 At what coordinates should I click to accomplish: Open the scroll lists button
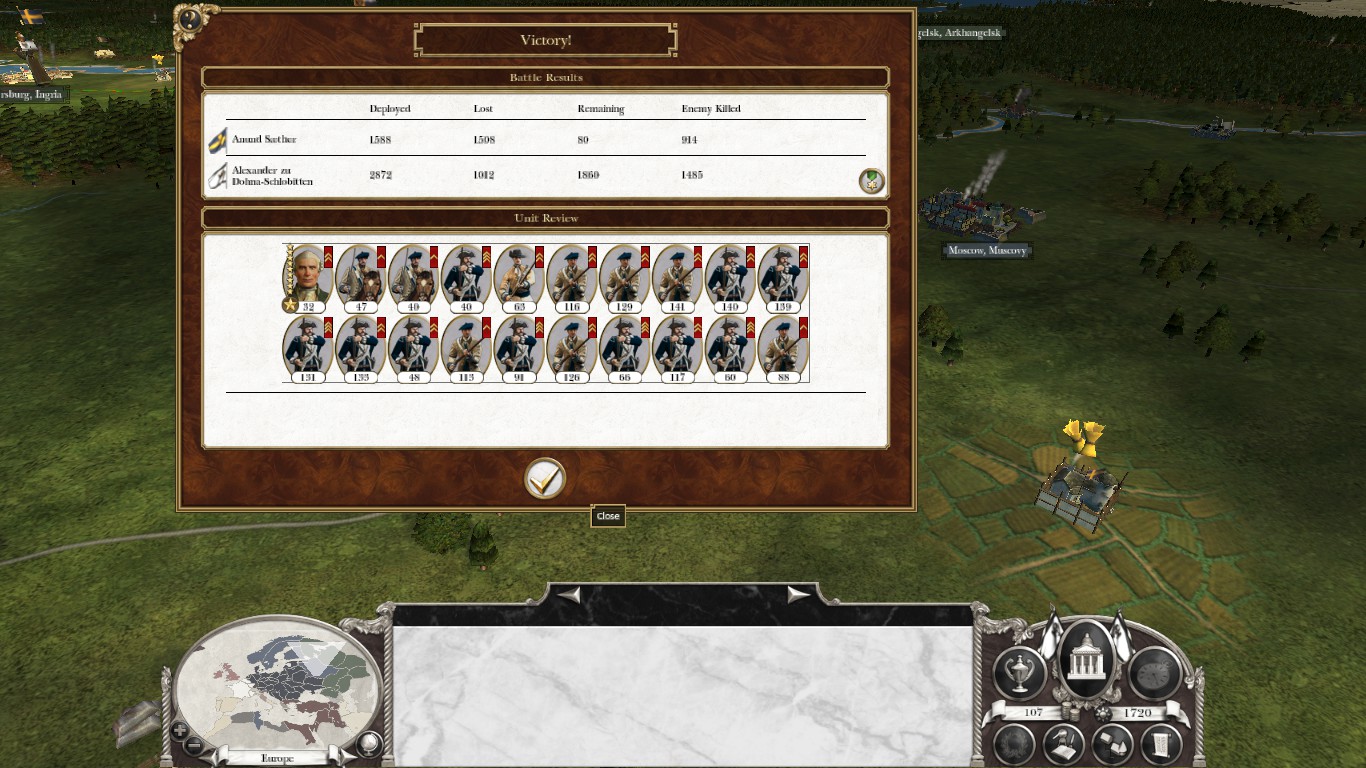(1161, 743)
